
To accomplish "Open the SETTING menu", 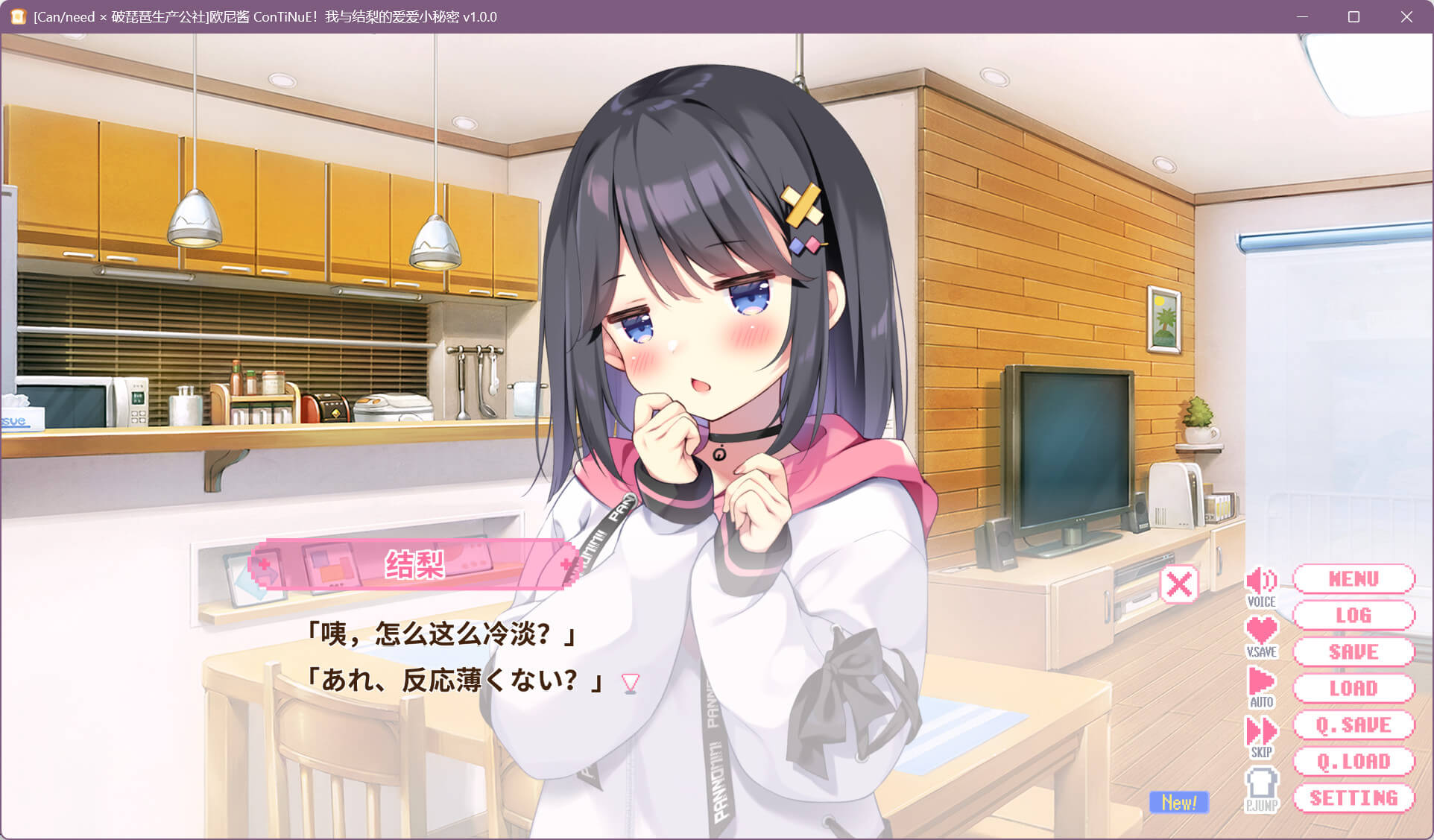I will click(x=1353, y=798).
